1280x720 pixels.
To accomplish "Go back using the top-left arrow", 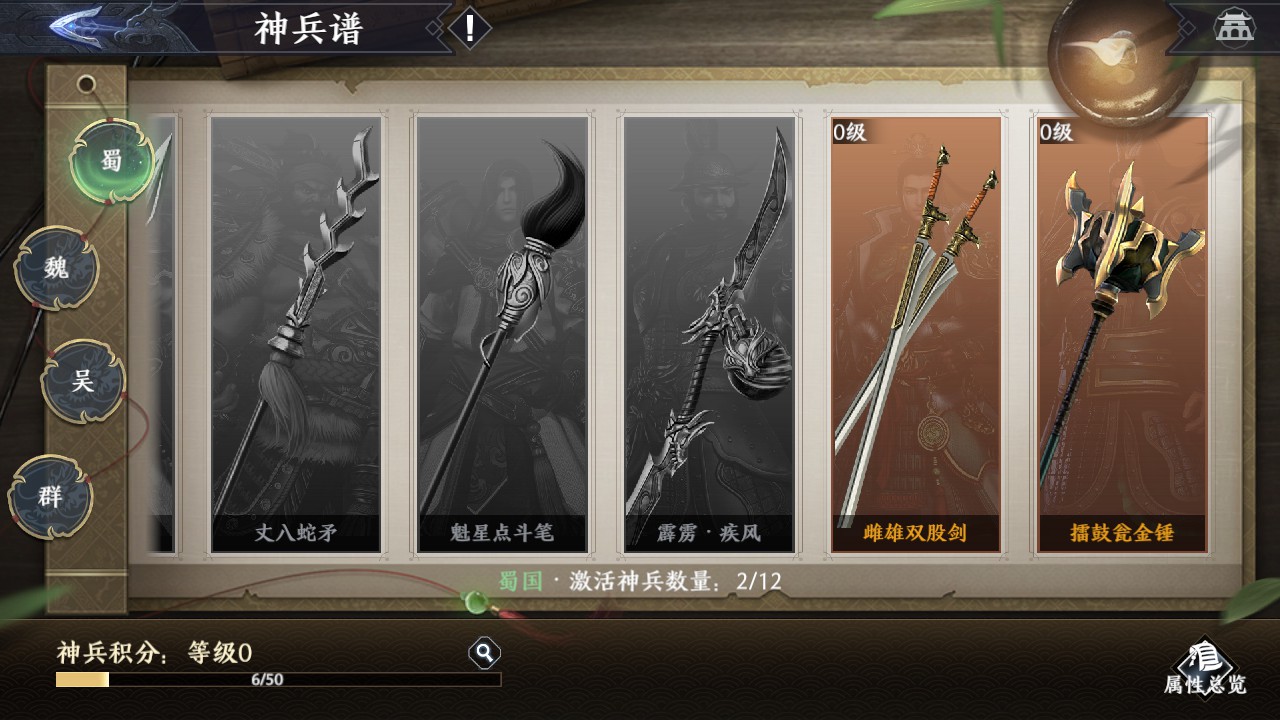I will (85, 27).
